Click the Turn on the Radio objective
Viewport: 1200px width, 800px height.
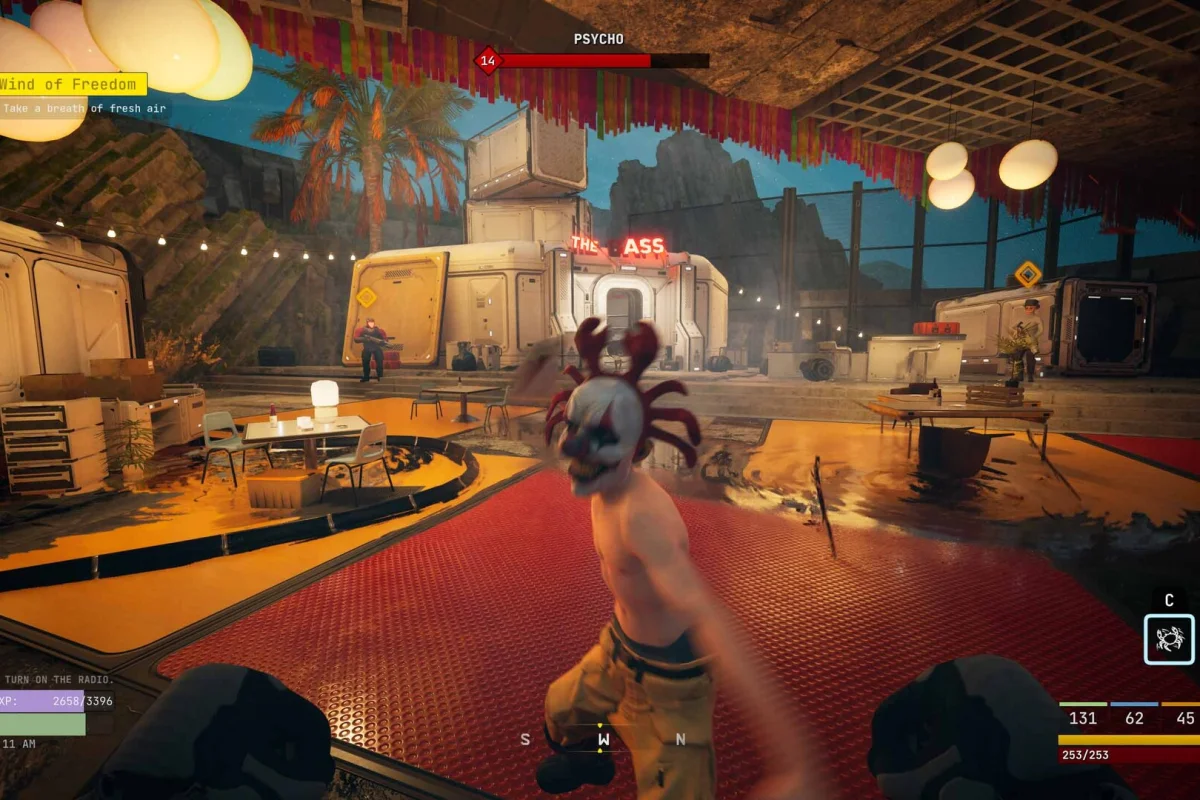58,680
